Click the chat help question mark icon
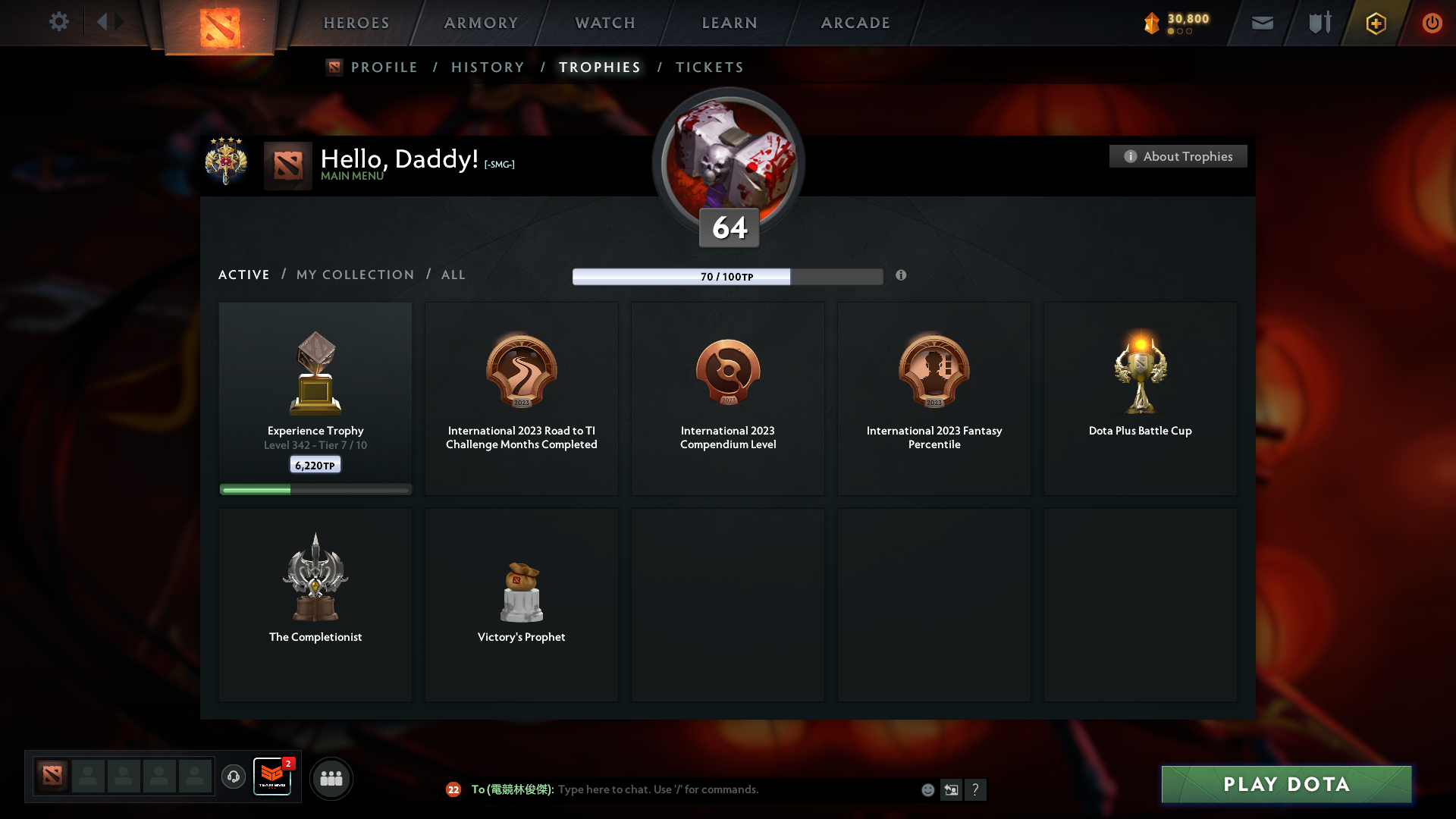Viewport: 1456px width, 819px height. click(x=976, y=790)
